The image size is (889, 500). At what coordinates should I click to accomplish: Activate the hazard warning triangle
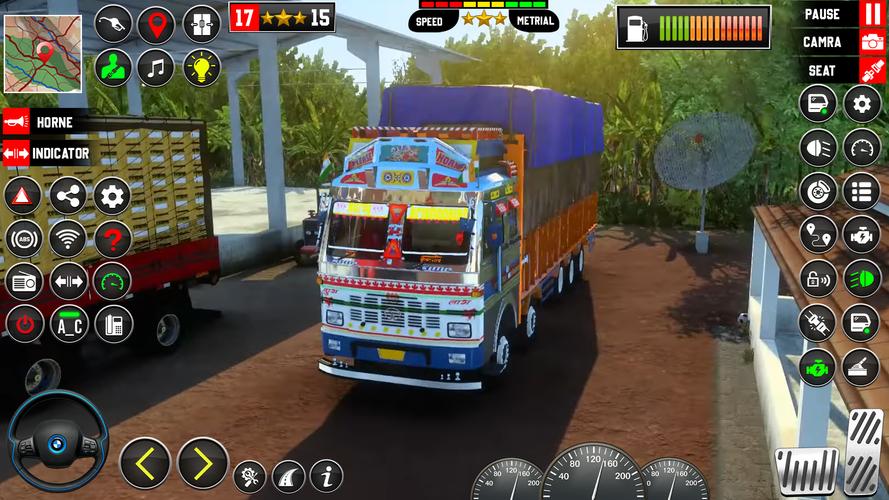click(x=22, y=196)
